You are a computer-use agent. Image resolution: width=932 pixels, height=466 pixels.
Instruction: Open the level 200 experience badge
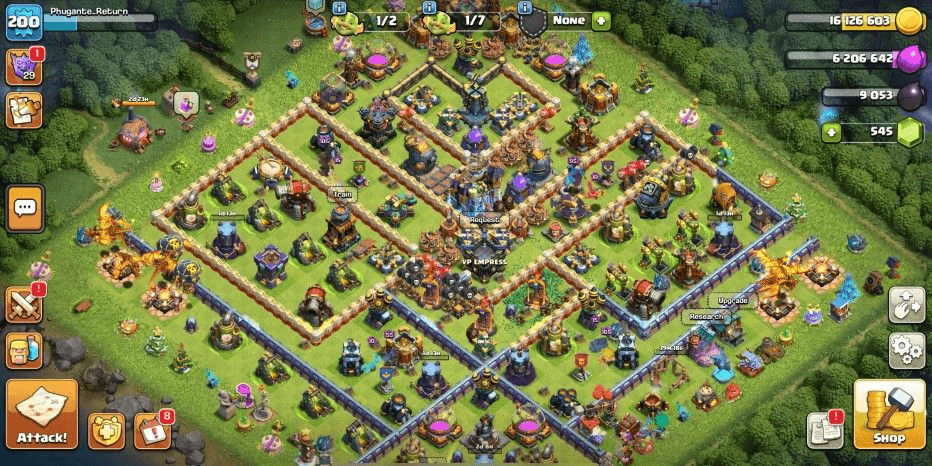[x=22, y=21]
